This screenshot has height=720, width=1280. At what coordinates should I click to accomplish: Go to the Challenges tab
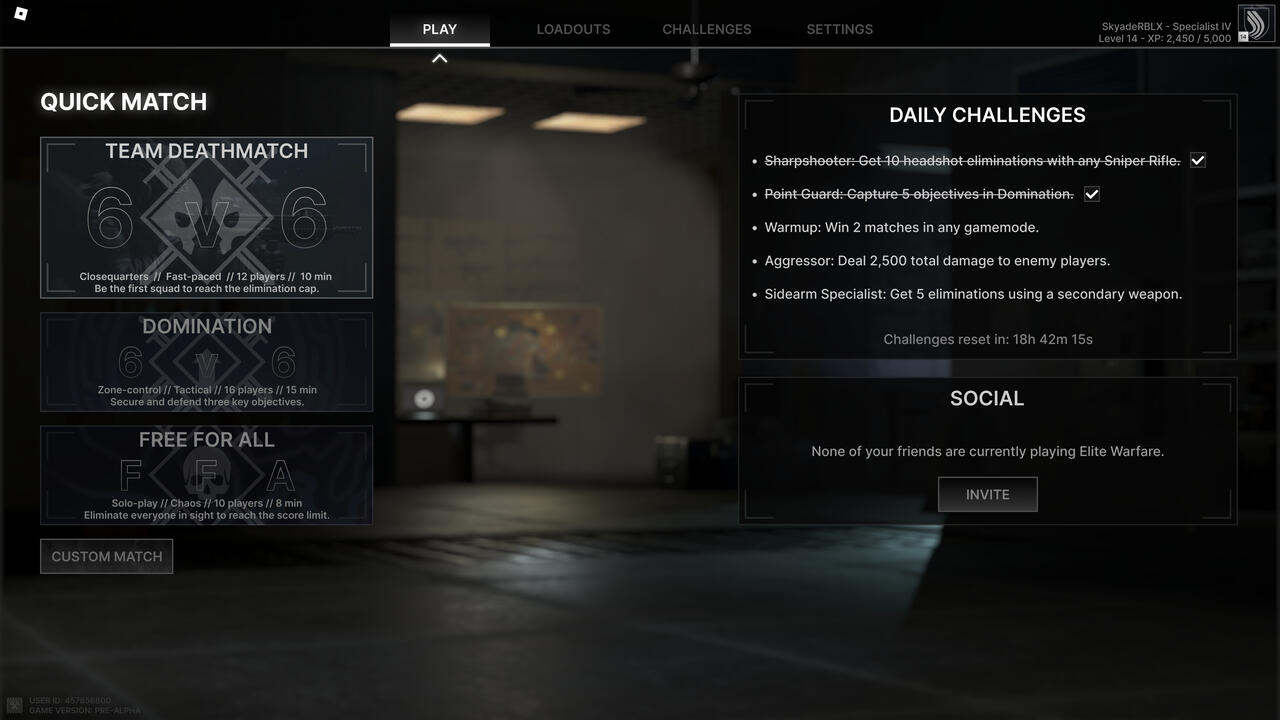(706, 29)
